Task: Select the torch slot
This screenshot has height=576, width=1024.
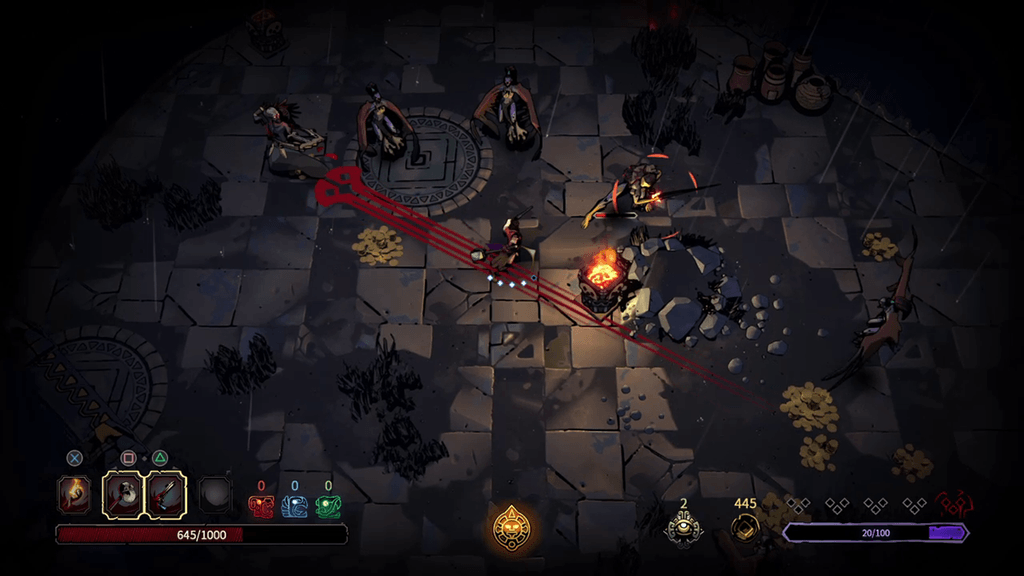Action: click(75, 494)
